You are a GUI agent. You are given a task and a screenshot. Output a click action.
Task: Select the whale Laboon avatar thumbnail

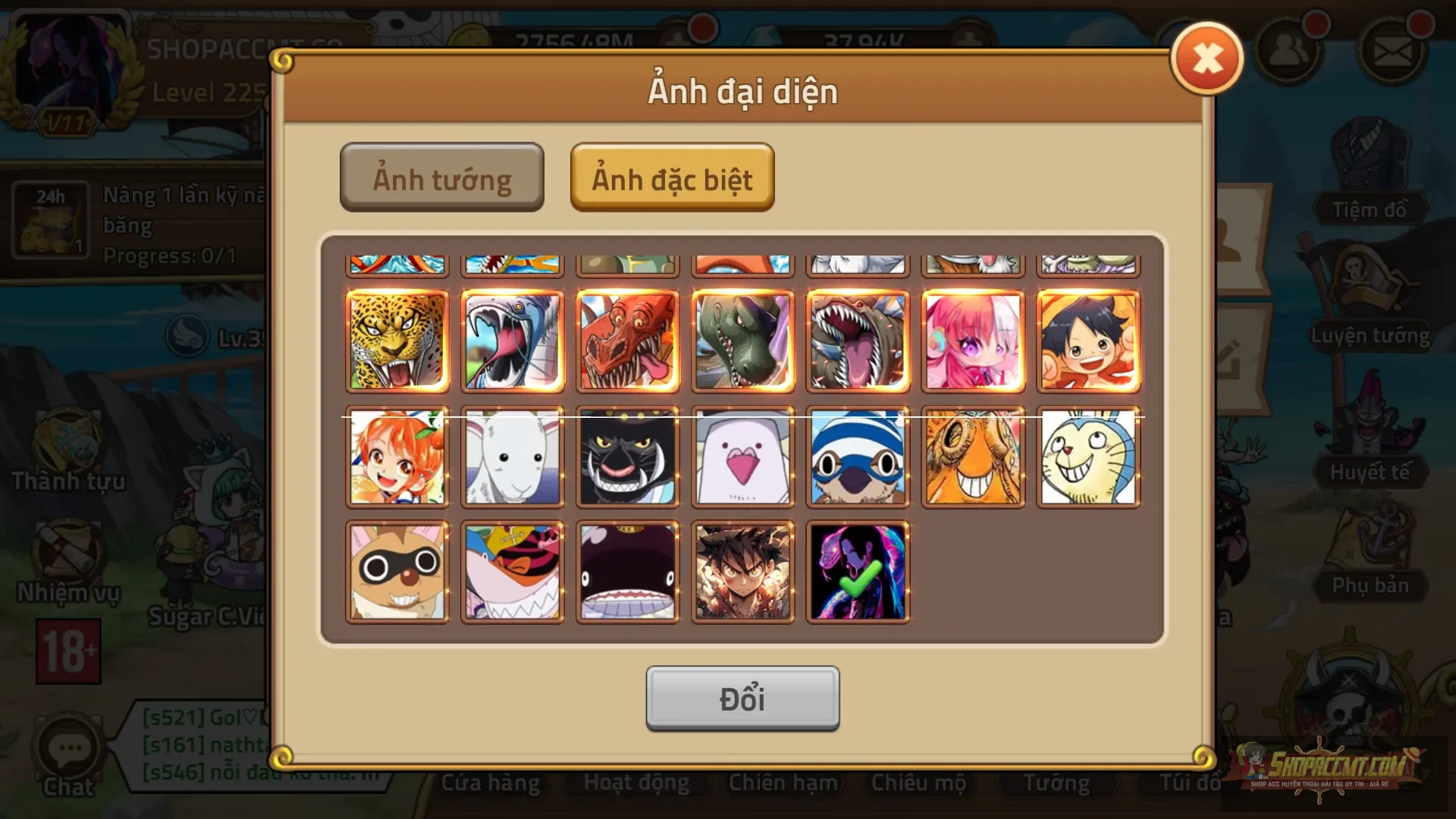pyautogui.click(x=629, y=570)
